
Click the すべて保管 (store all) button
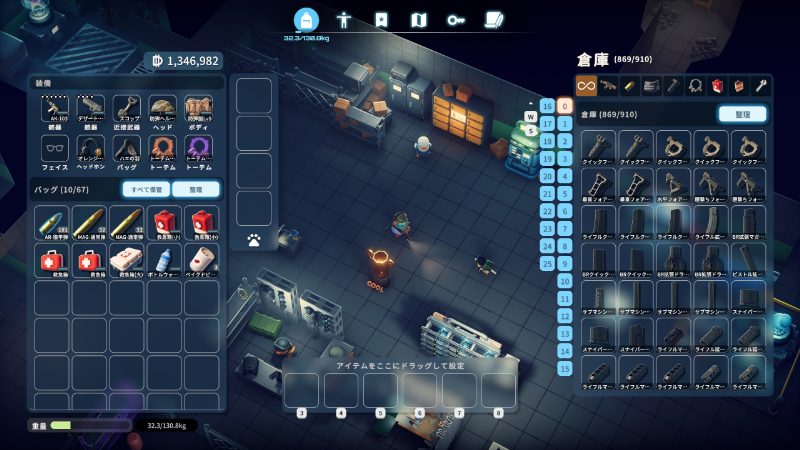click(146, 189)
